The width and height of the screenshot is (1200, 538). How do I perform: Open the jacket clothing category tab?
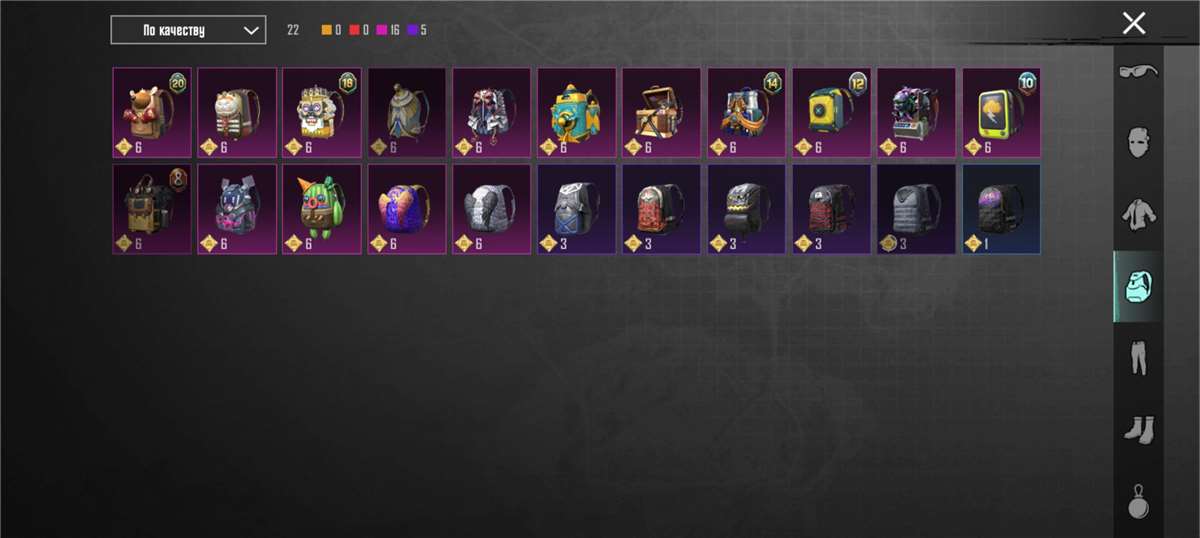[1138, 213]
